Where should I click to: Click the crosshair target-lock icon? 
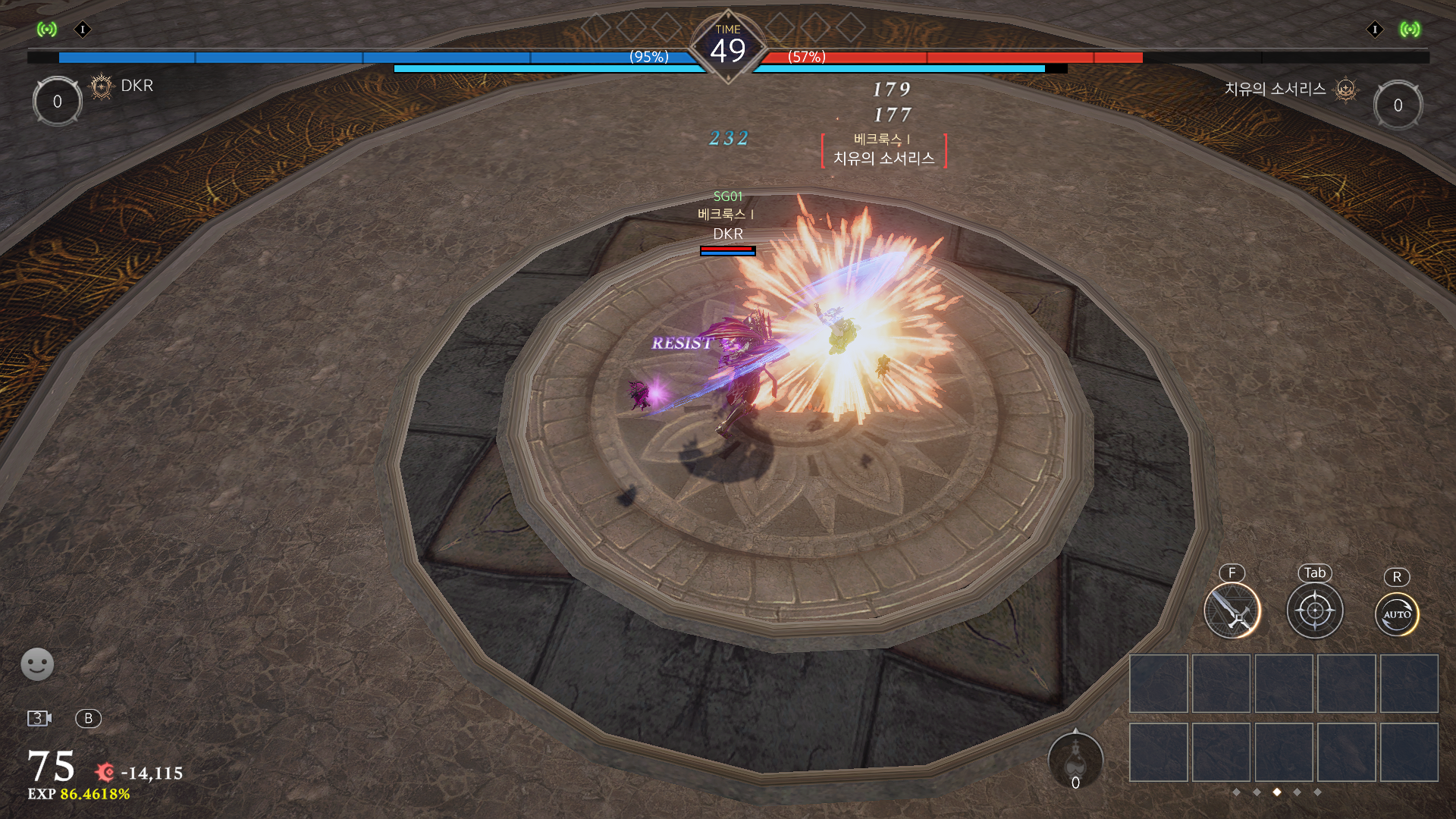pos(1314,610)
